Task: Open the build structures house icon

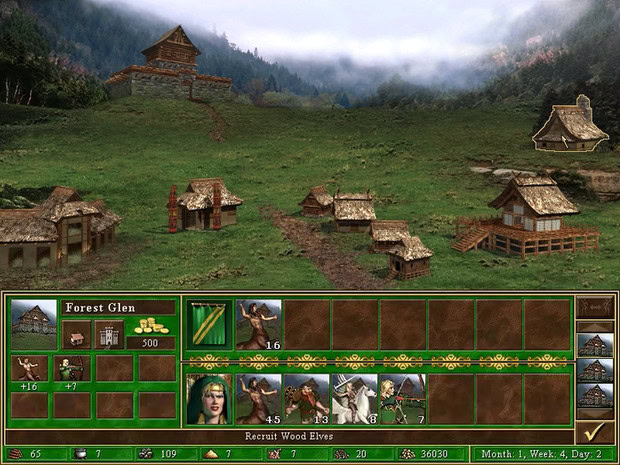Action: [x=76, y=334]
